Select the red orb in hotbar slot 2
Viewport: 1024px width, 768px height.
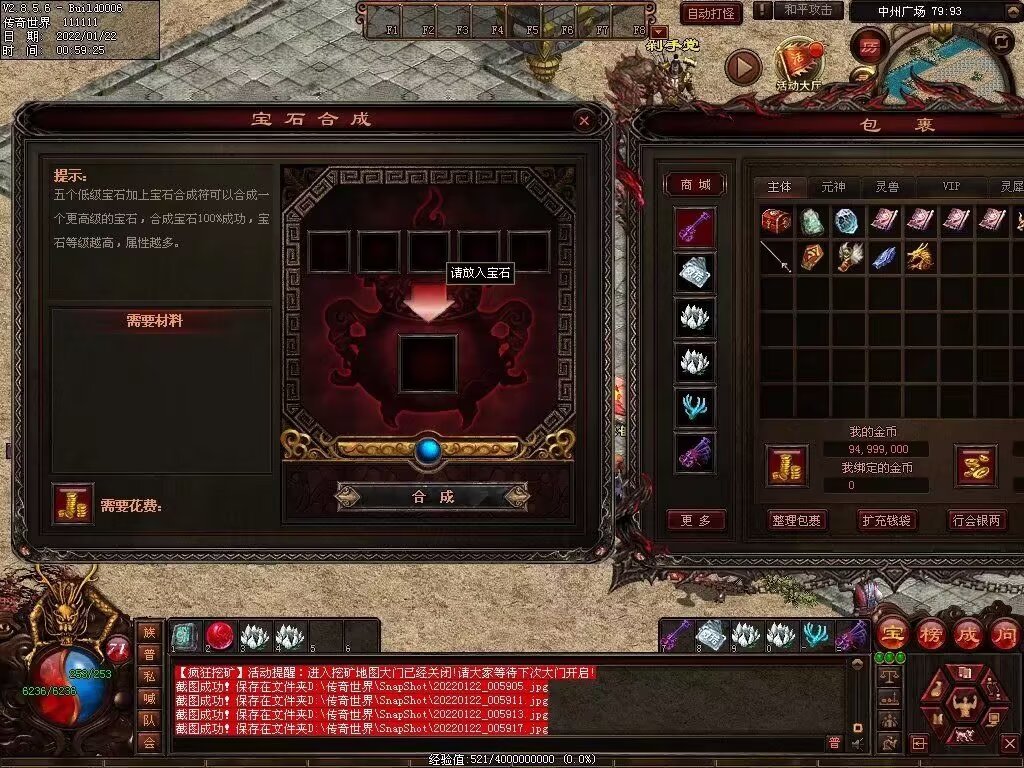[220, 636]
